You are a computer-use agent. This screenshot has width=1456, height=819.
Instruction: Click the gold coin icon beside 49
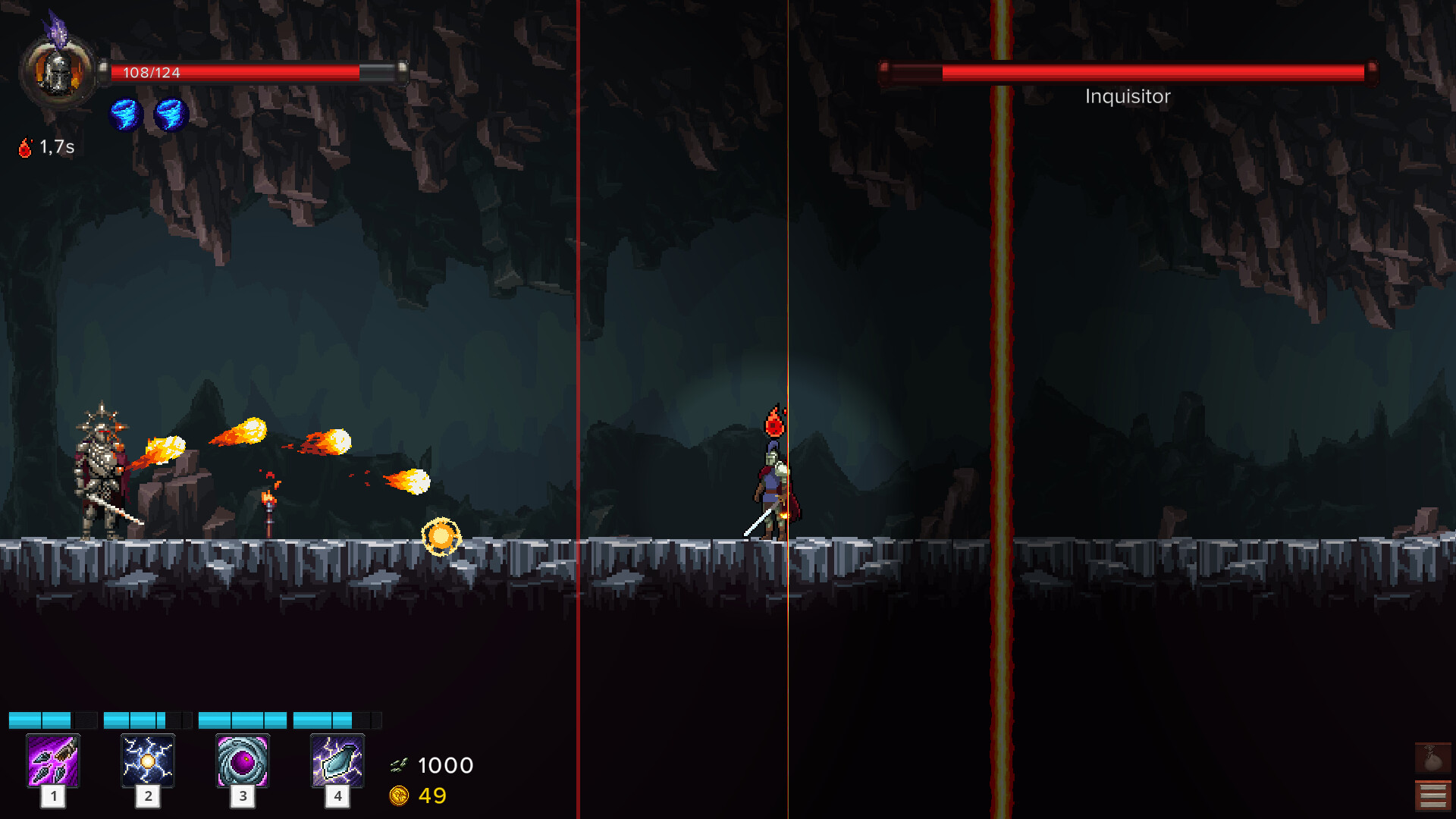[401, 796]
